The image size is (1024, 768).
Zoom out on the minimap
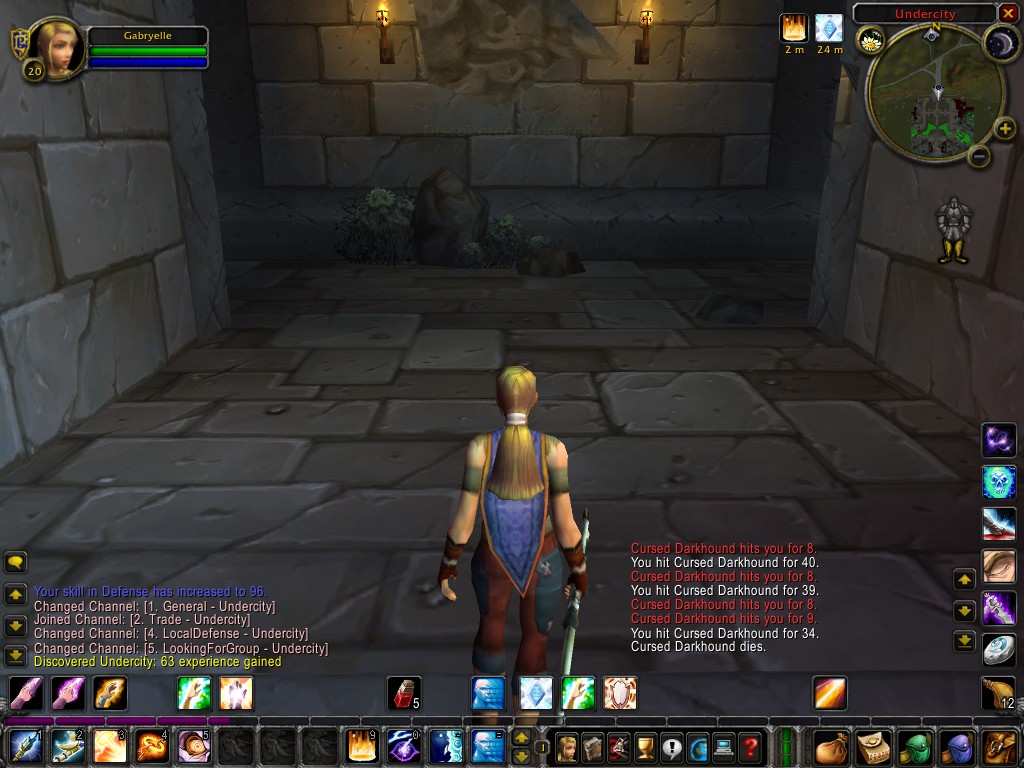(980, 156)
